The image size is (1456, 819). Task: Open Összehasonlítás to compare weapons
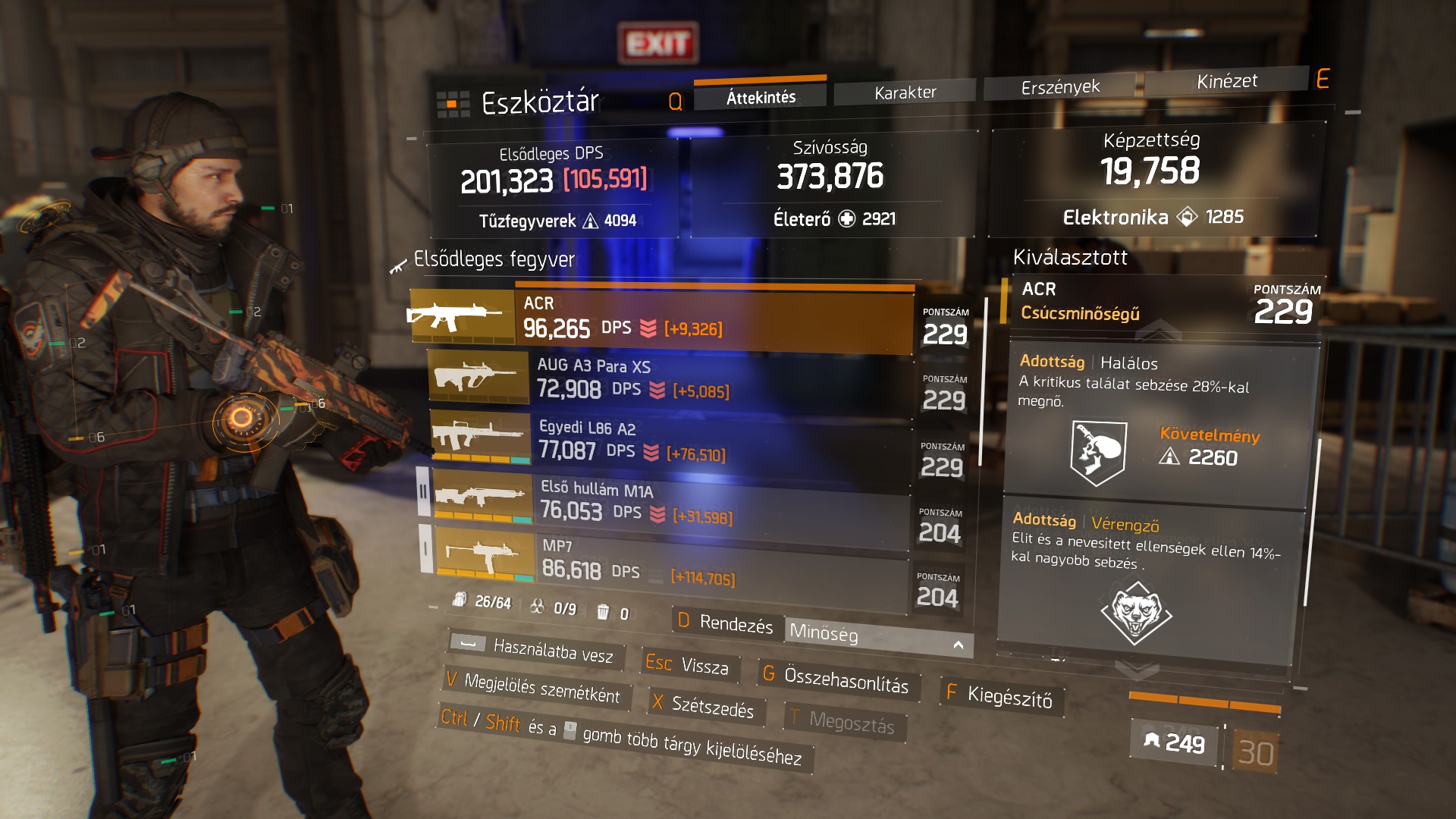(x=836, y=679)
